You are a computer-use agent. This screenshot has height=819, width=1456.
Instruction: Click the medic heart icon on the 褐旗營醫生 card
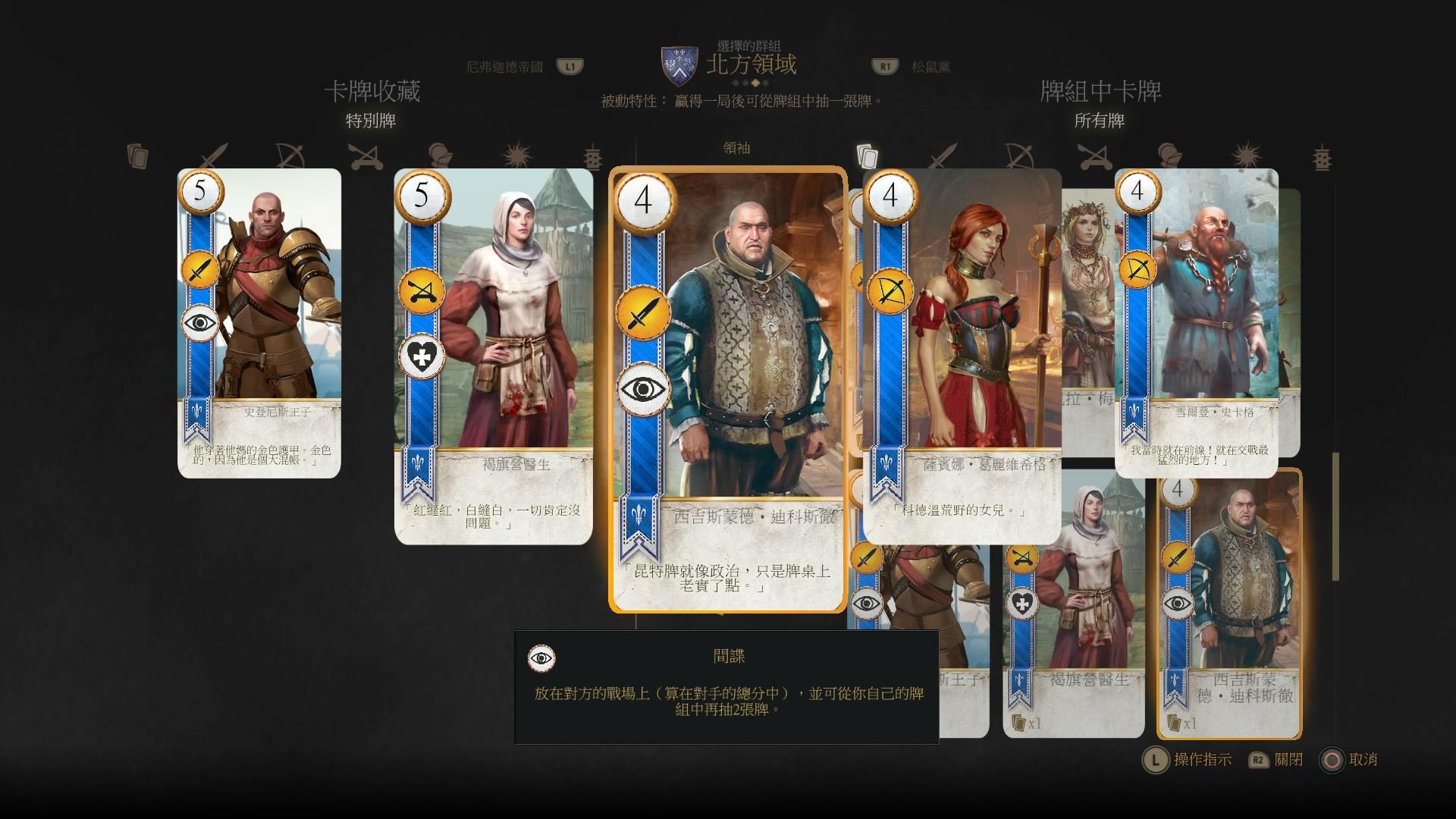tap(422, 356)
